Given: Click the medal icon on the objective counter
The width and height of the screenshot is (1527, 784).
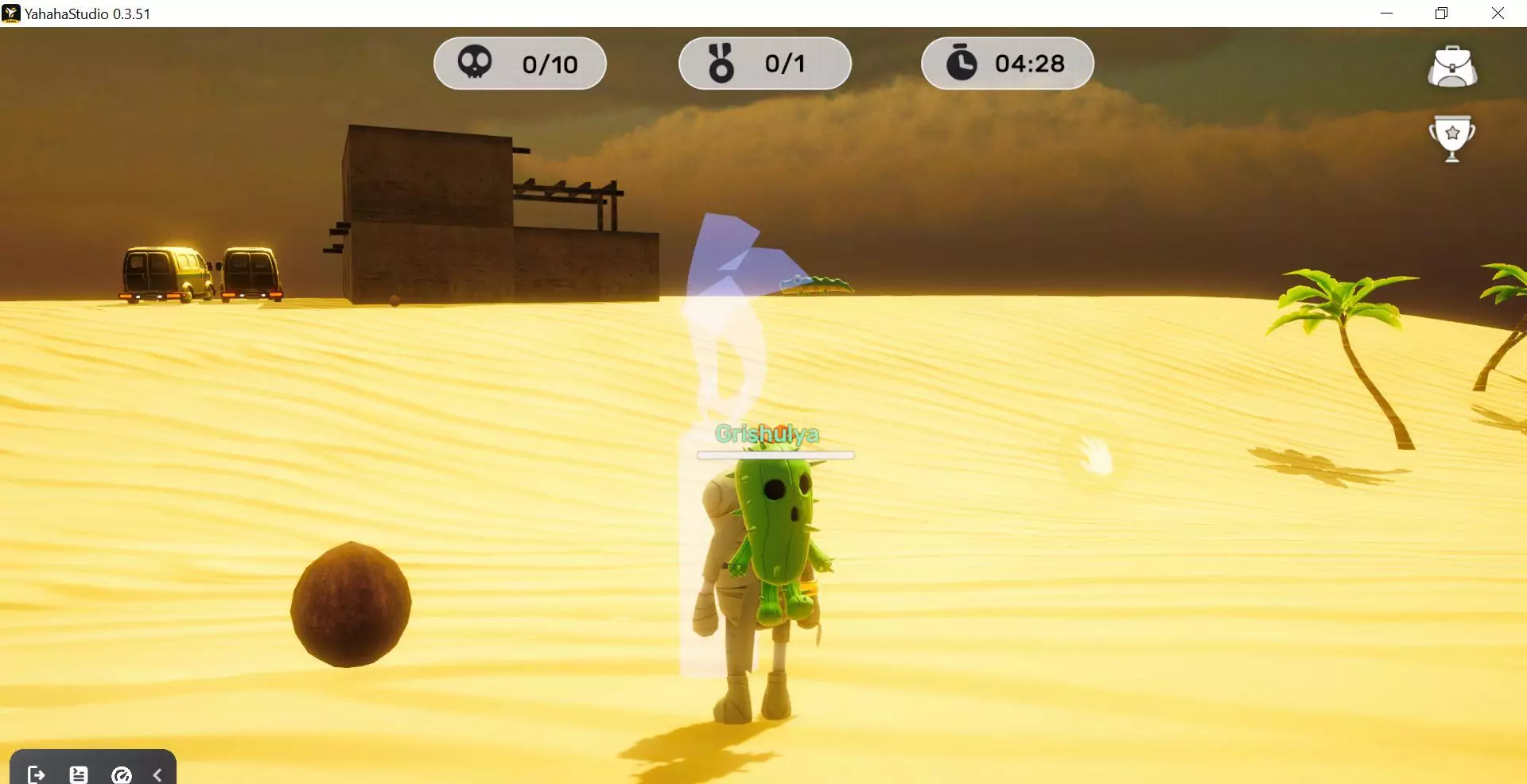Looking at the screenshot, I should point(722,63).
